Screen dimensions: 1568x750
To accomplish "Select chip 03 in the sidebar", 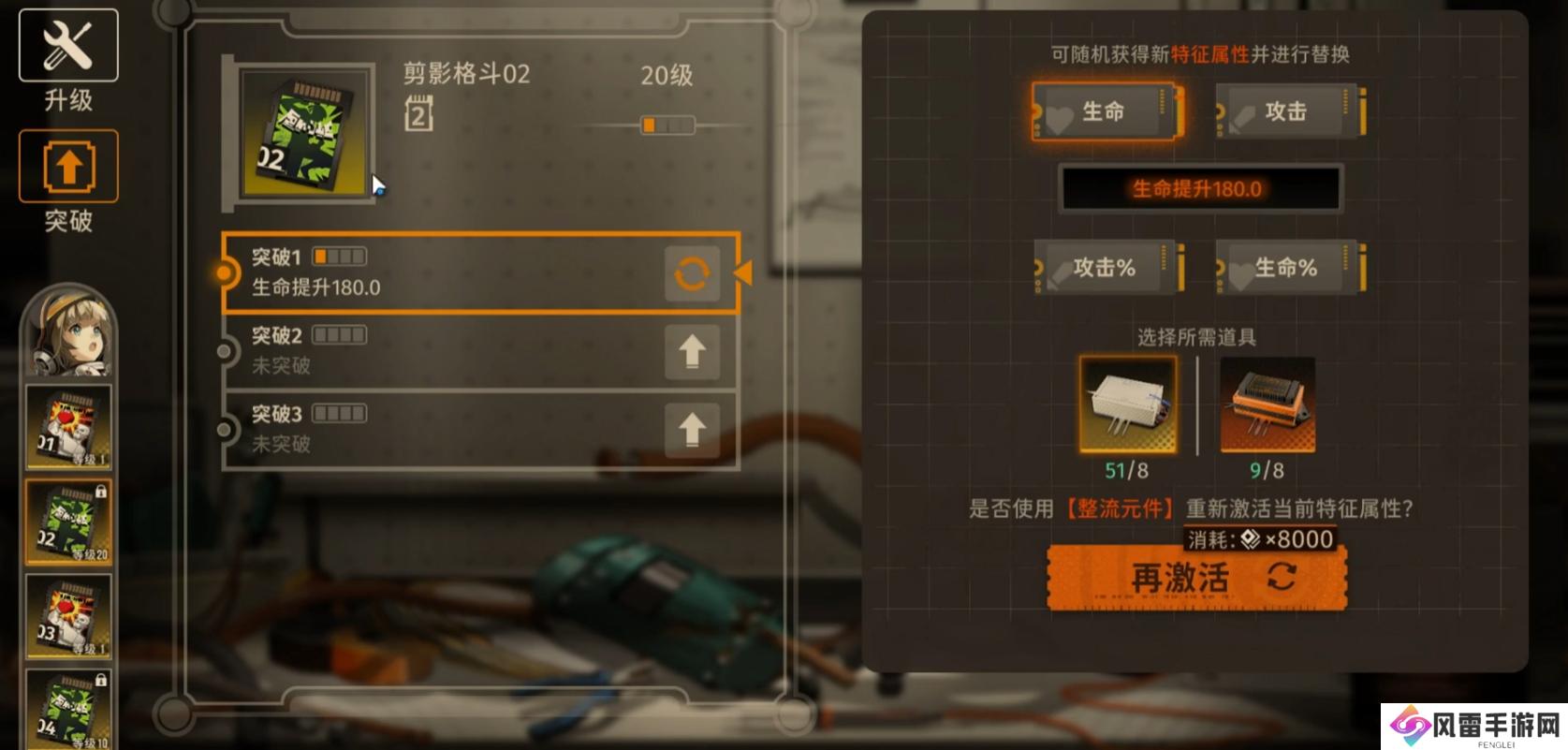I will click(x=68, y=617).
